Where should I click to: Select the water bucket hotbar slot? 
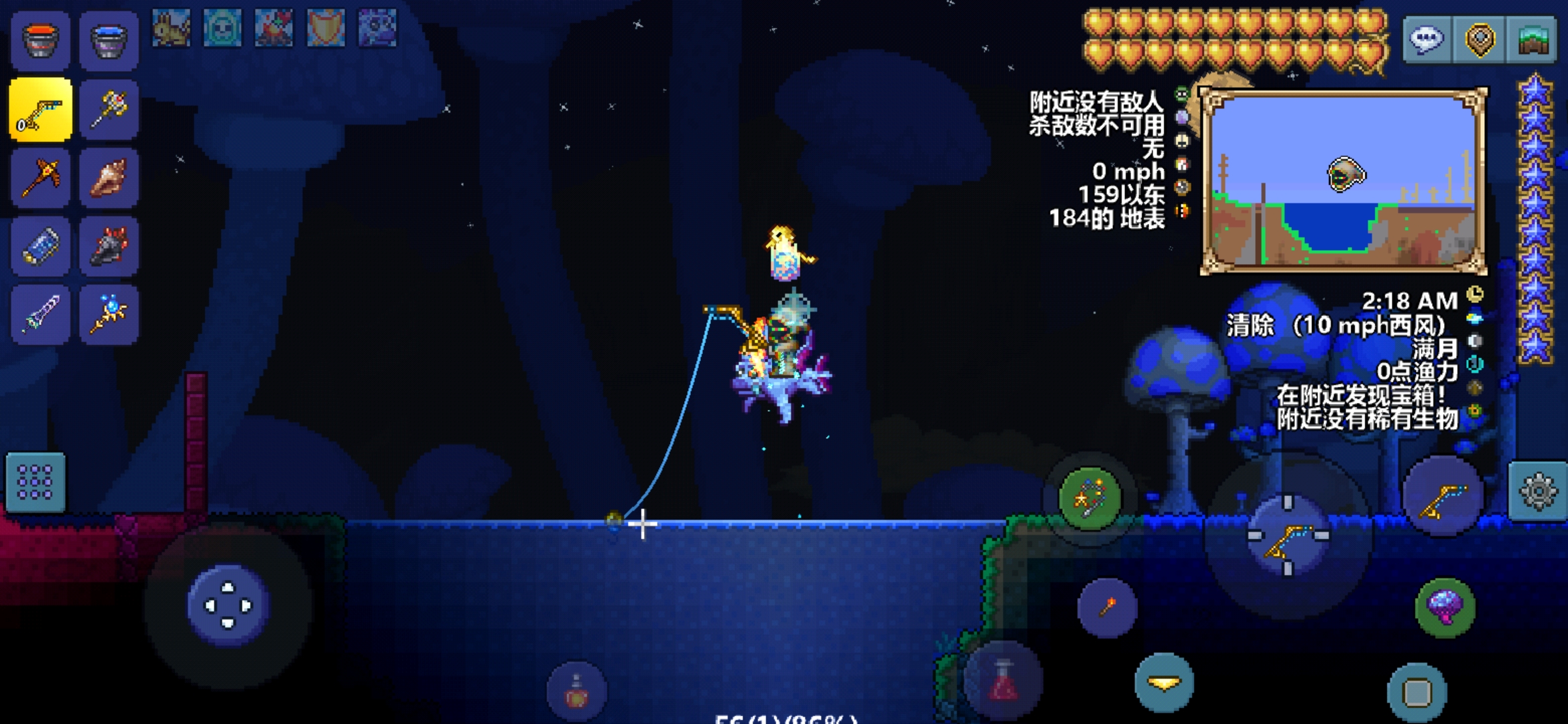click(109, 40)
